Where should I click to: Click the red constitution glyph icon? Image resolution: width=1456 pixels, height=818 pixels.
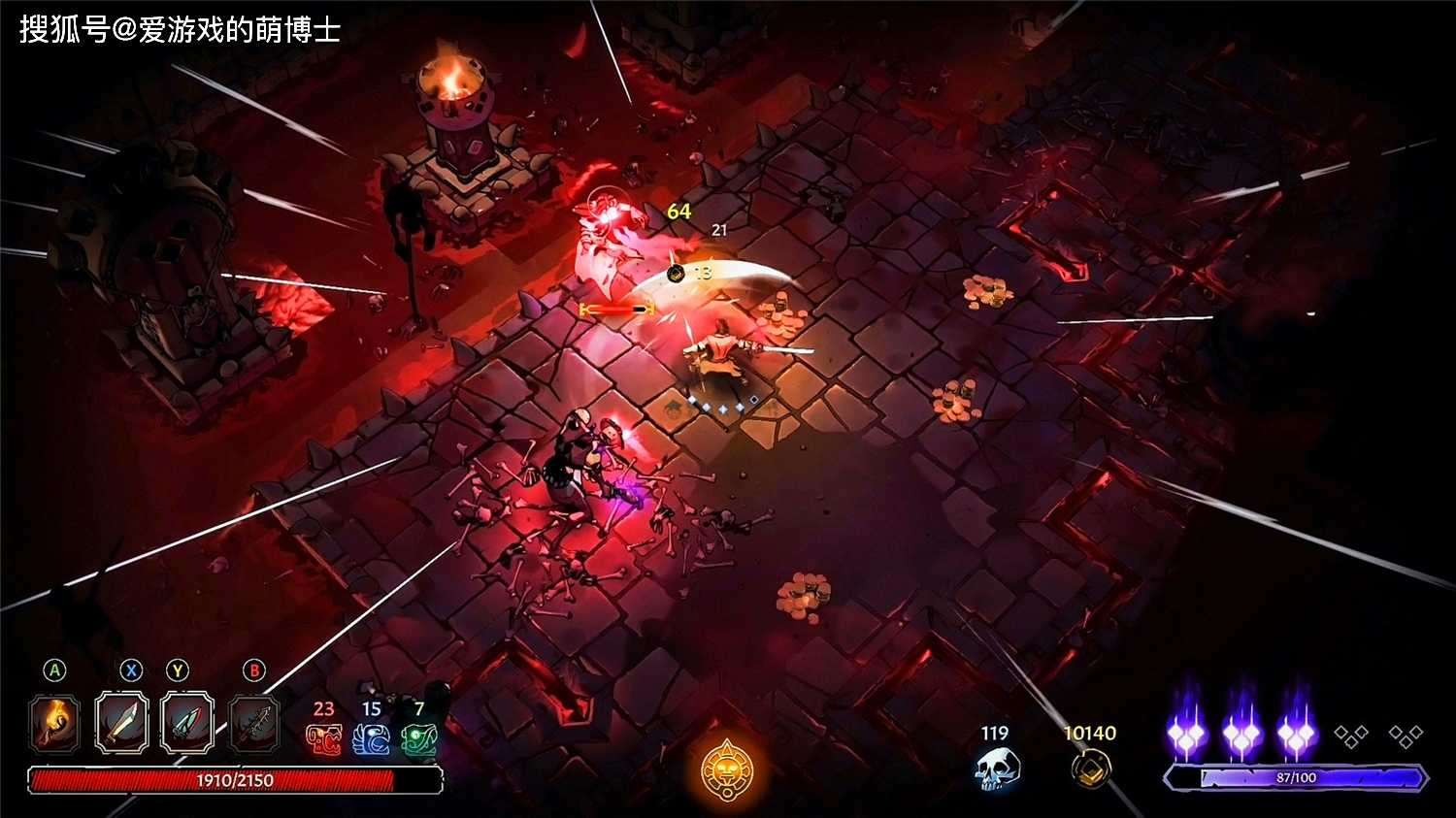(323, 740)
